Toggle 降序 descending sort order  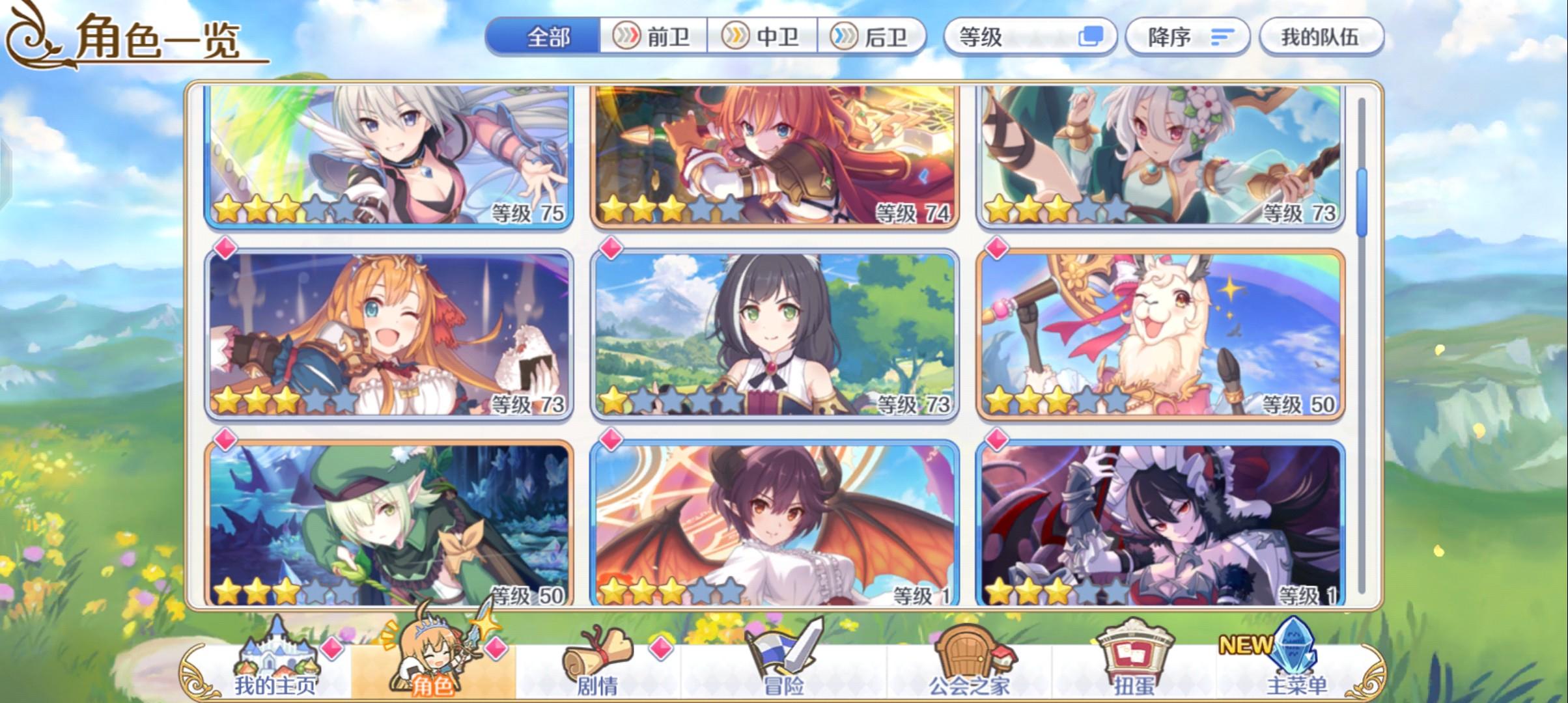point(1185,37)
